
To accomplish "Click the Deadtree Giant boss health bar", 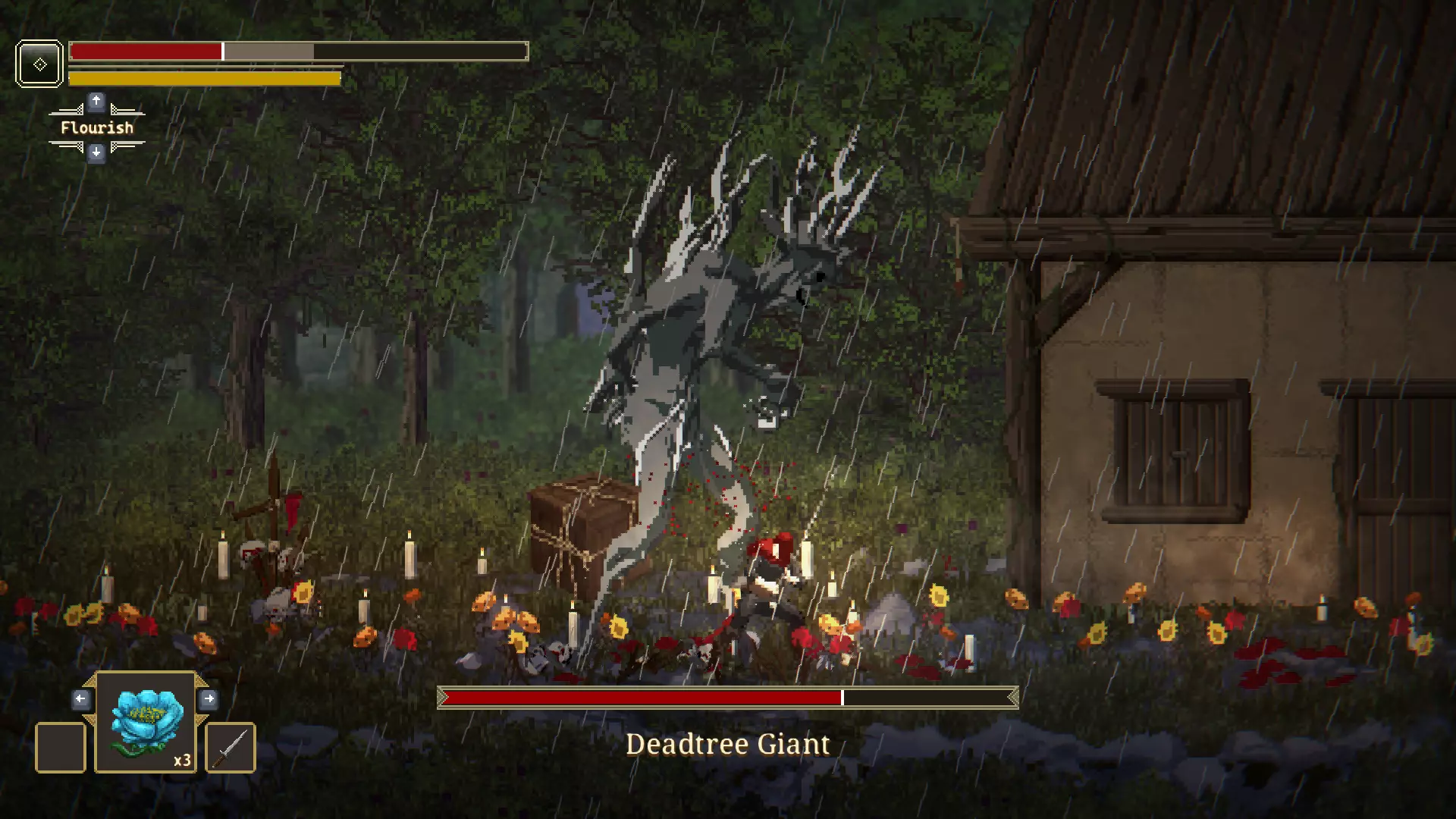I will [727, 696].
